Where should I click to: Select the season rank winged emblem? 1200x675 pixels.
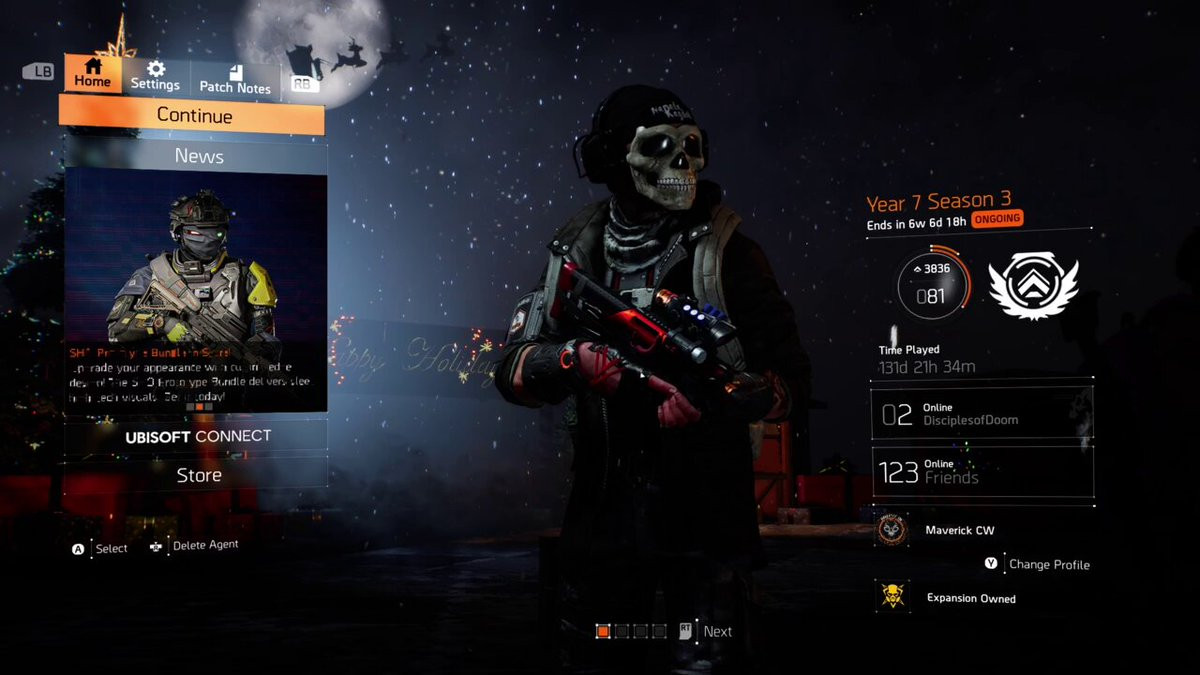(1033, 285)
